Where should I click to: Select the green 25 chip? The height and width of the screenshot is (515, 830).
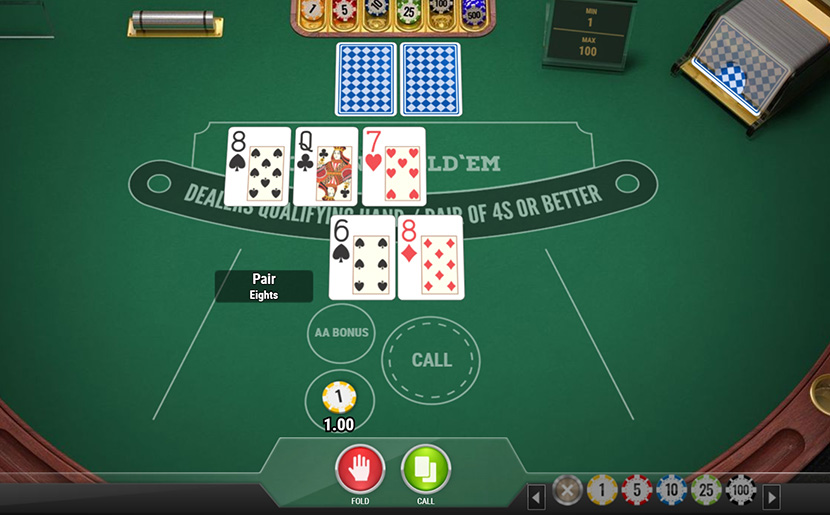tap(706, 490)
